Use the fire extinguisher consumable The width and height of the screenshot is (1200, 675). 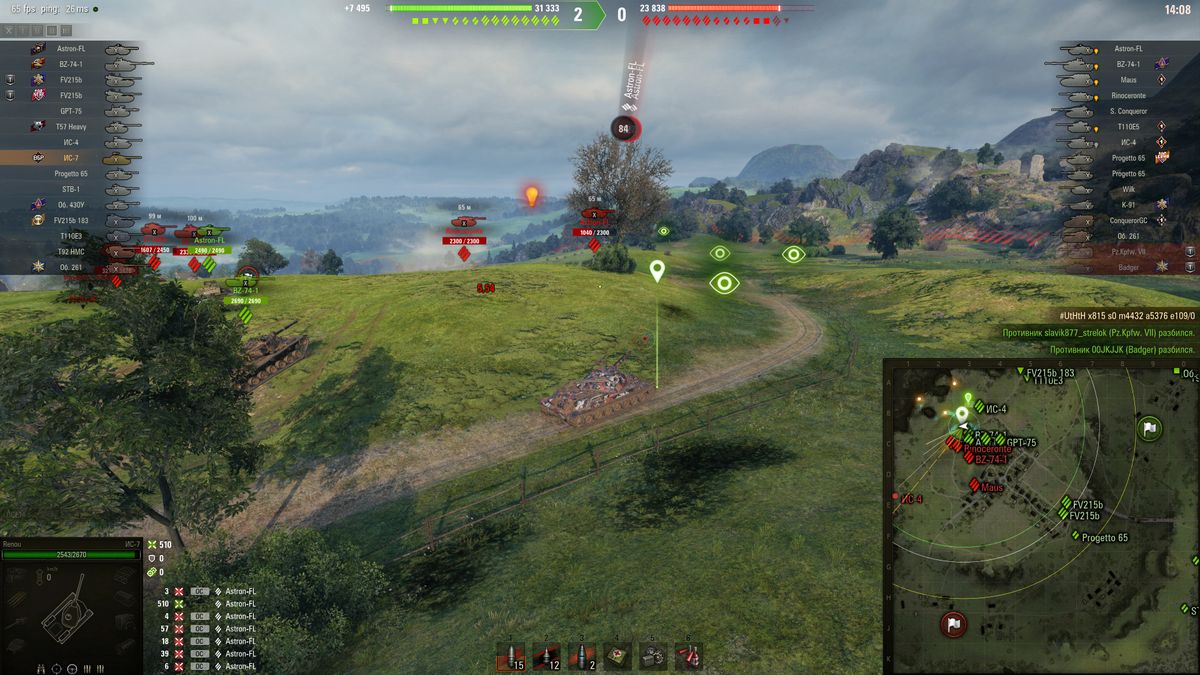point(688,656)
